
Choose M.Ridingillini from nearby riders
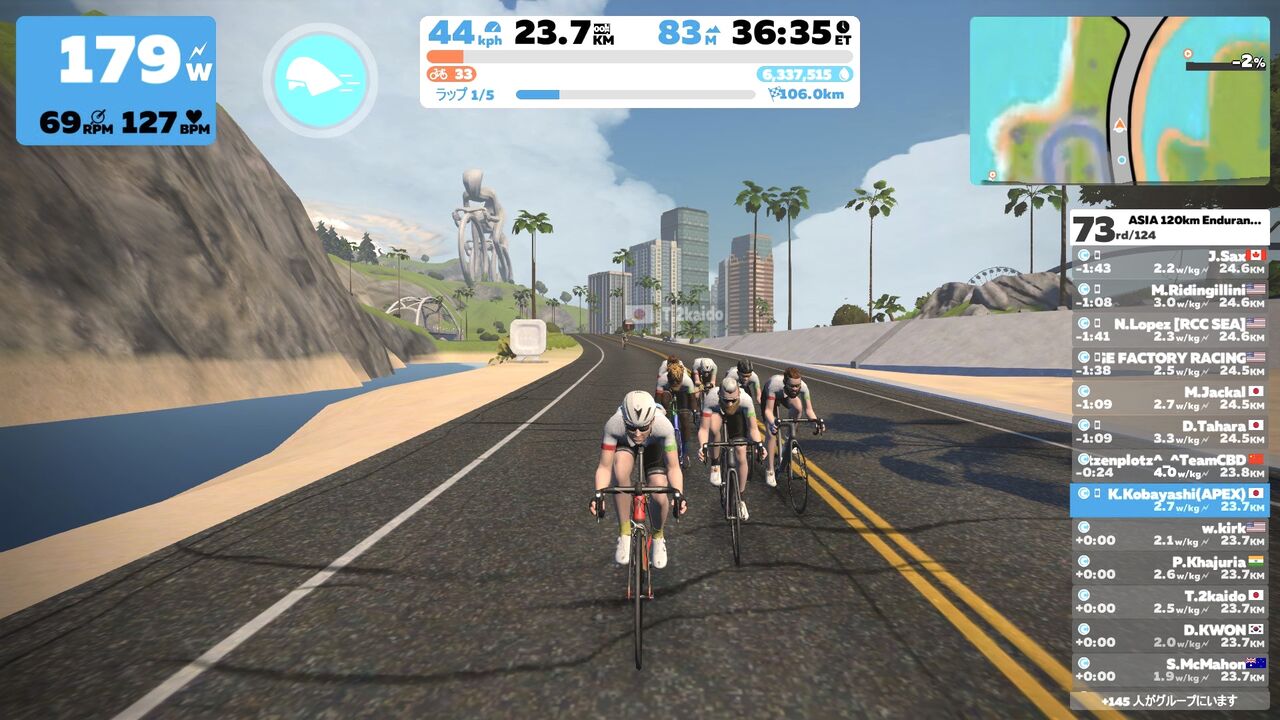point(1169,296)
